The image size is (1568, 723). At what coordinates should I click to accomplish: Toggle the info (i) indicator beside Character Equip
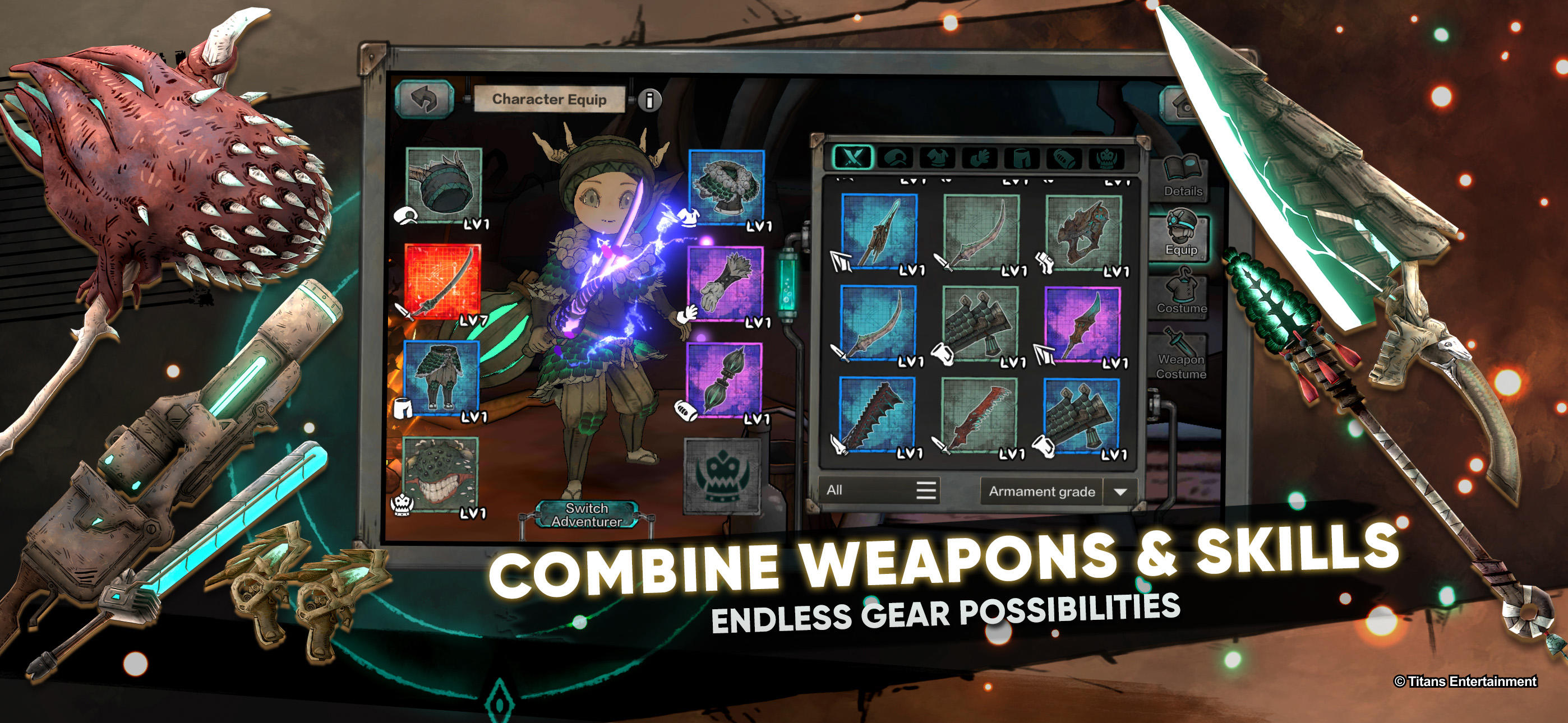pyautogui.click(x=651, y=100)
